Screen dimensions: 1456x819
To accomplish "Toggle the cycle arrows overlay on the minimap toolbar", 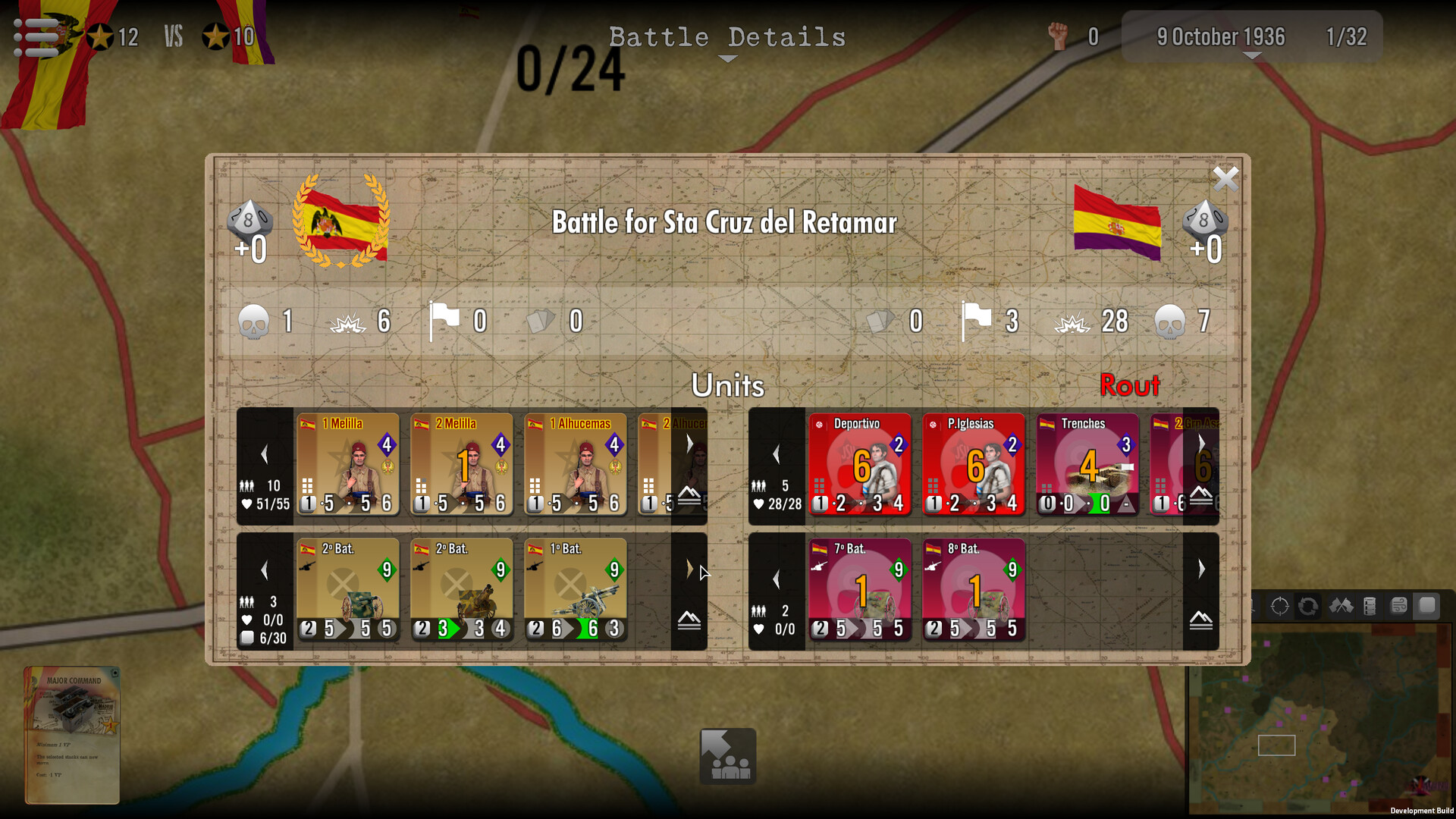I will tap(1308, 607).
